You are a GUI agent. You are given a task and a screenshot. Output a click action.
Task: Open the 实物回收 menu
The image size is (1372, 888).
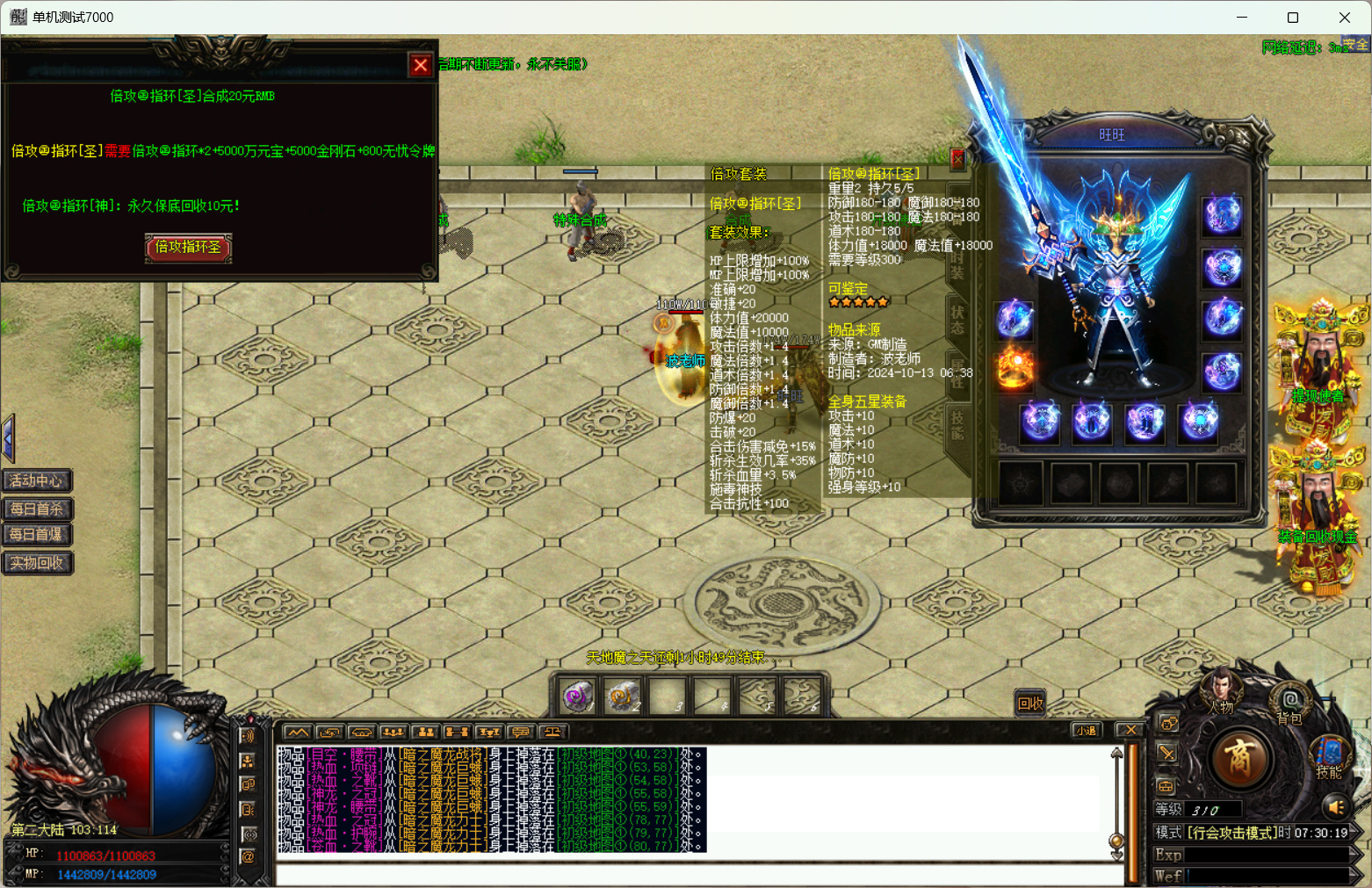click(37, 563)
